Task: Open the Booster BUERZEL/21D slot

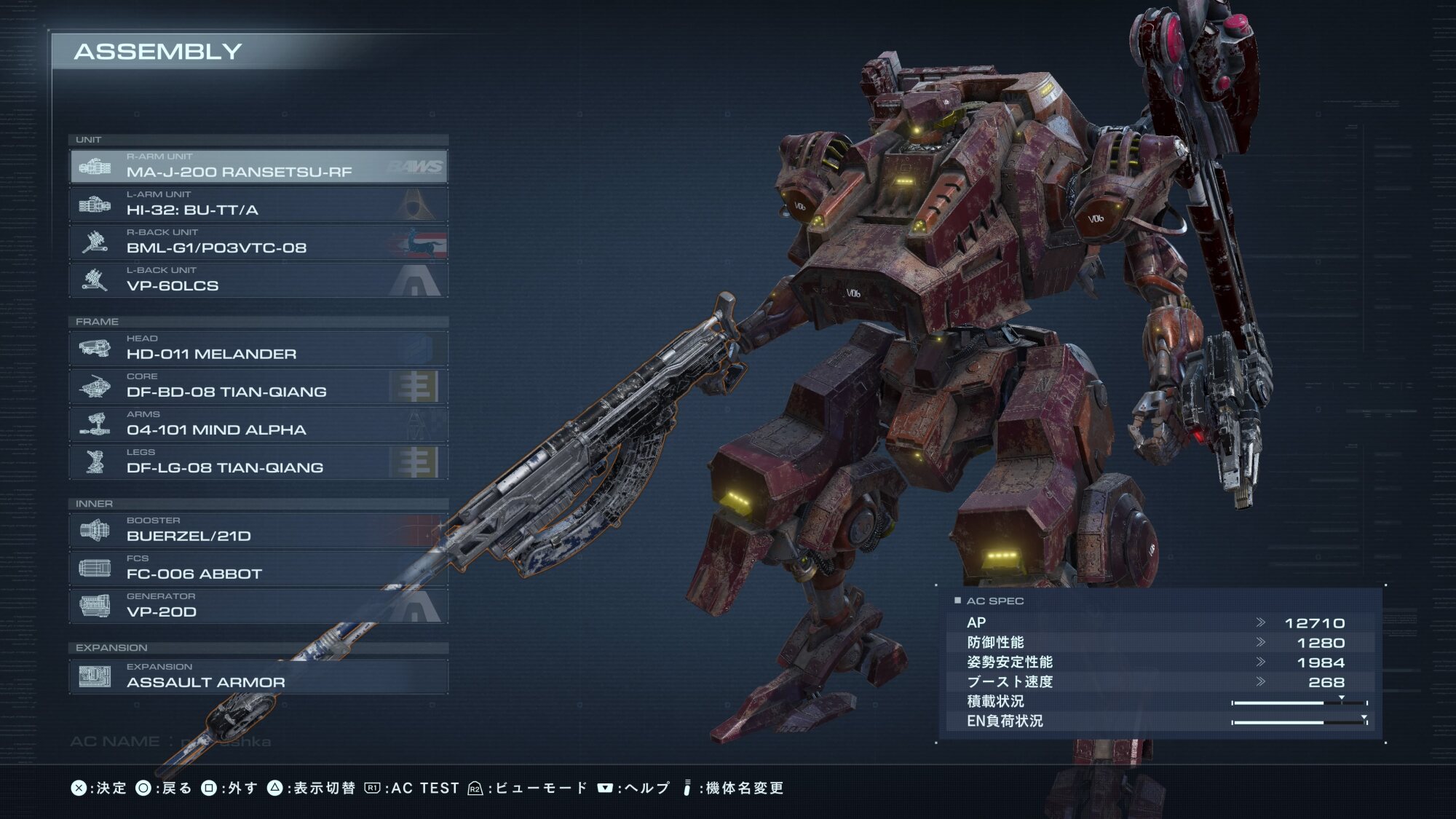Action: (x=258, y=531)
